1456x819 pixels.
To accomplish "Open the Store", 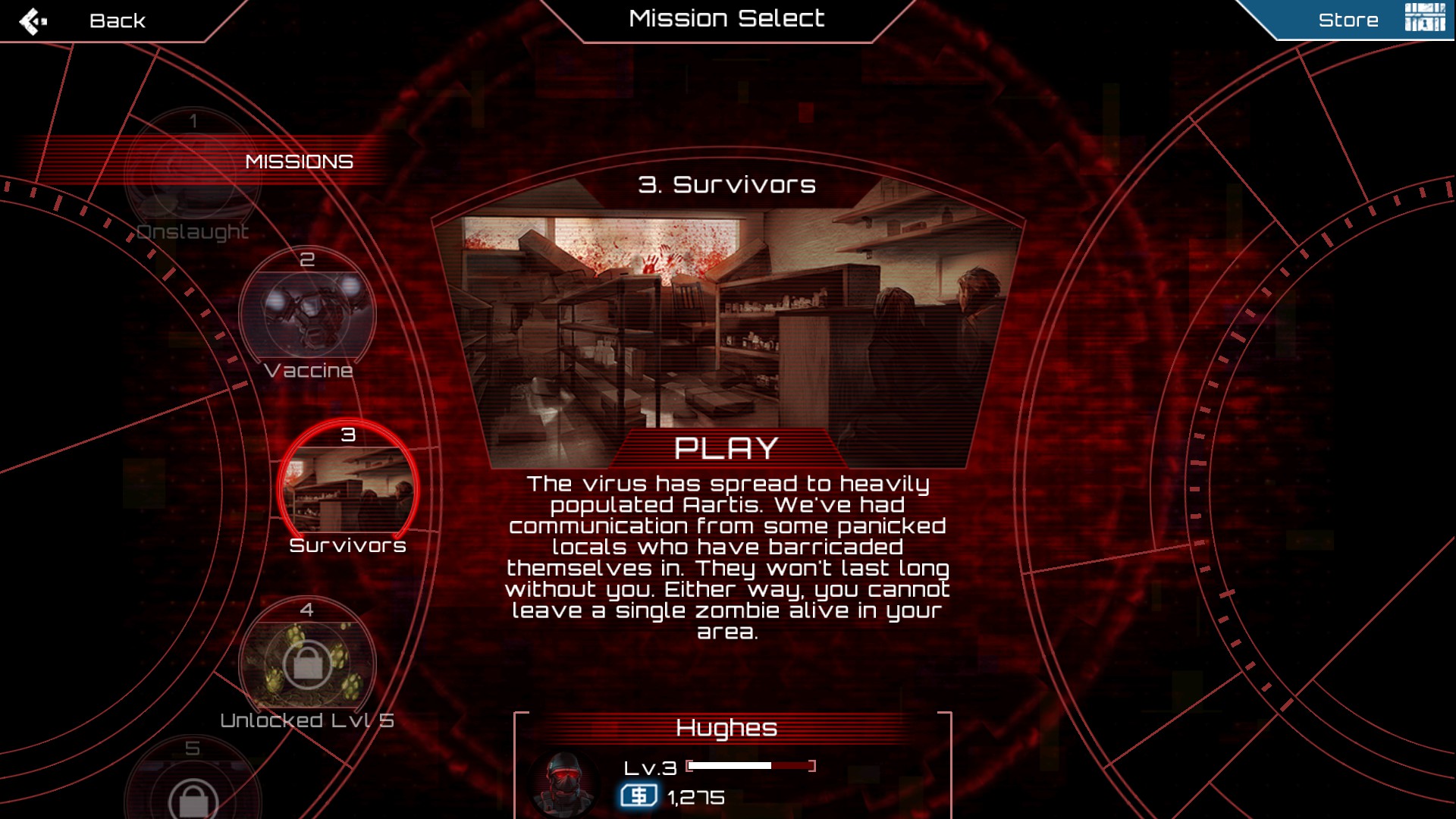I will click(x=1349, y=19).
